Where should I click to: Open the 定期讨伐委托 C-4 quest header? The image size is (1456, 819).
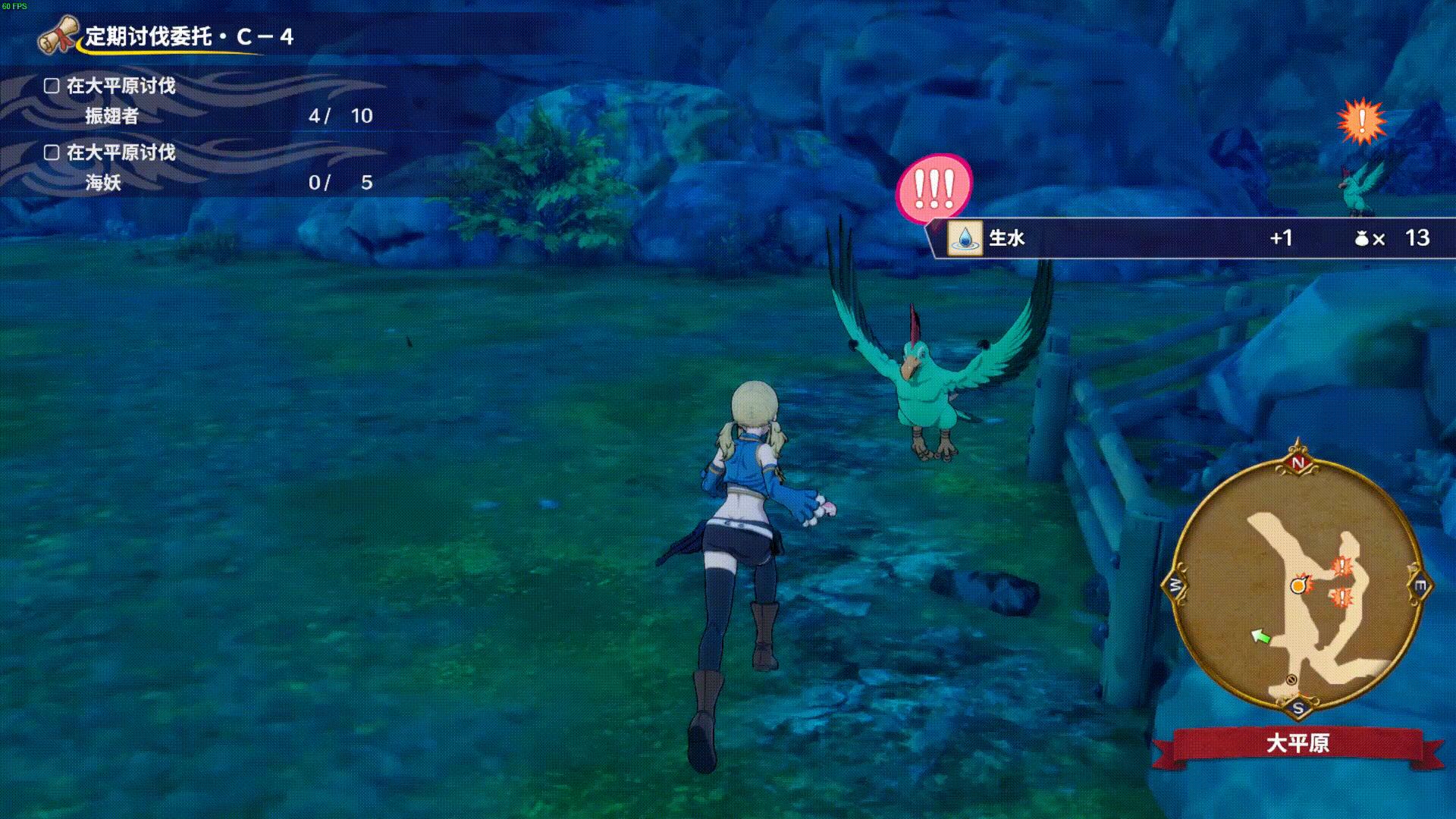tap(188, 36)
